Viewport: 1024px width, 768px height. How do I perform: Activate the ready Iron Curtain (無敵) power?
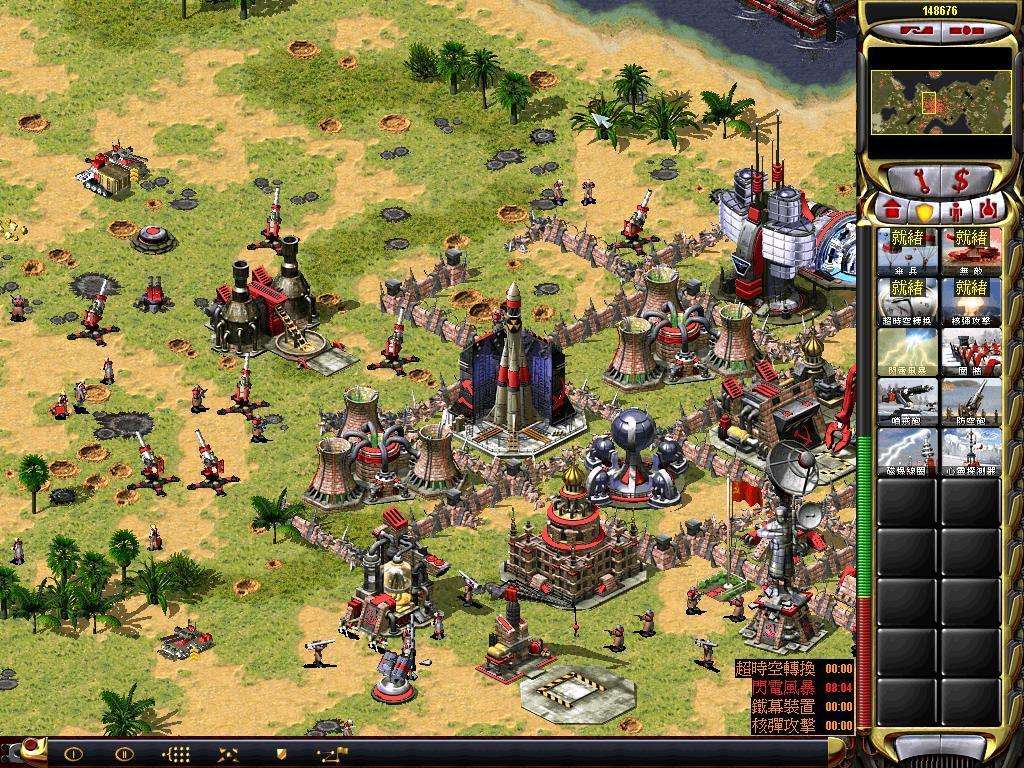(971, 251)
